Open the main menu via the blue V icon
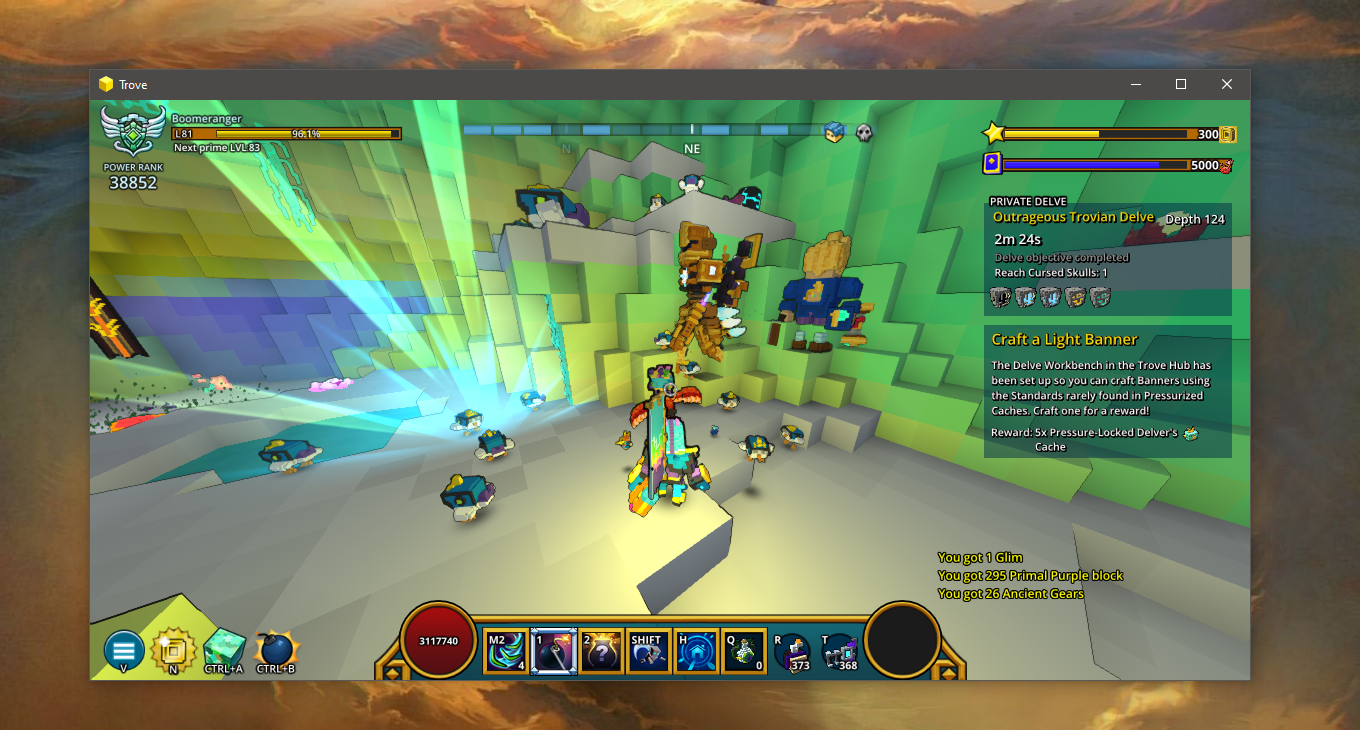The image size is (1360, 730). click(x=122, y=650)
